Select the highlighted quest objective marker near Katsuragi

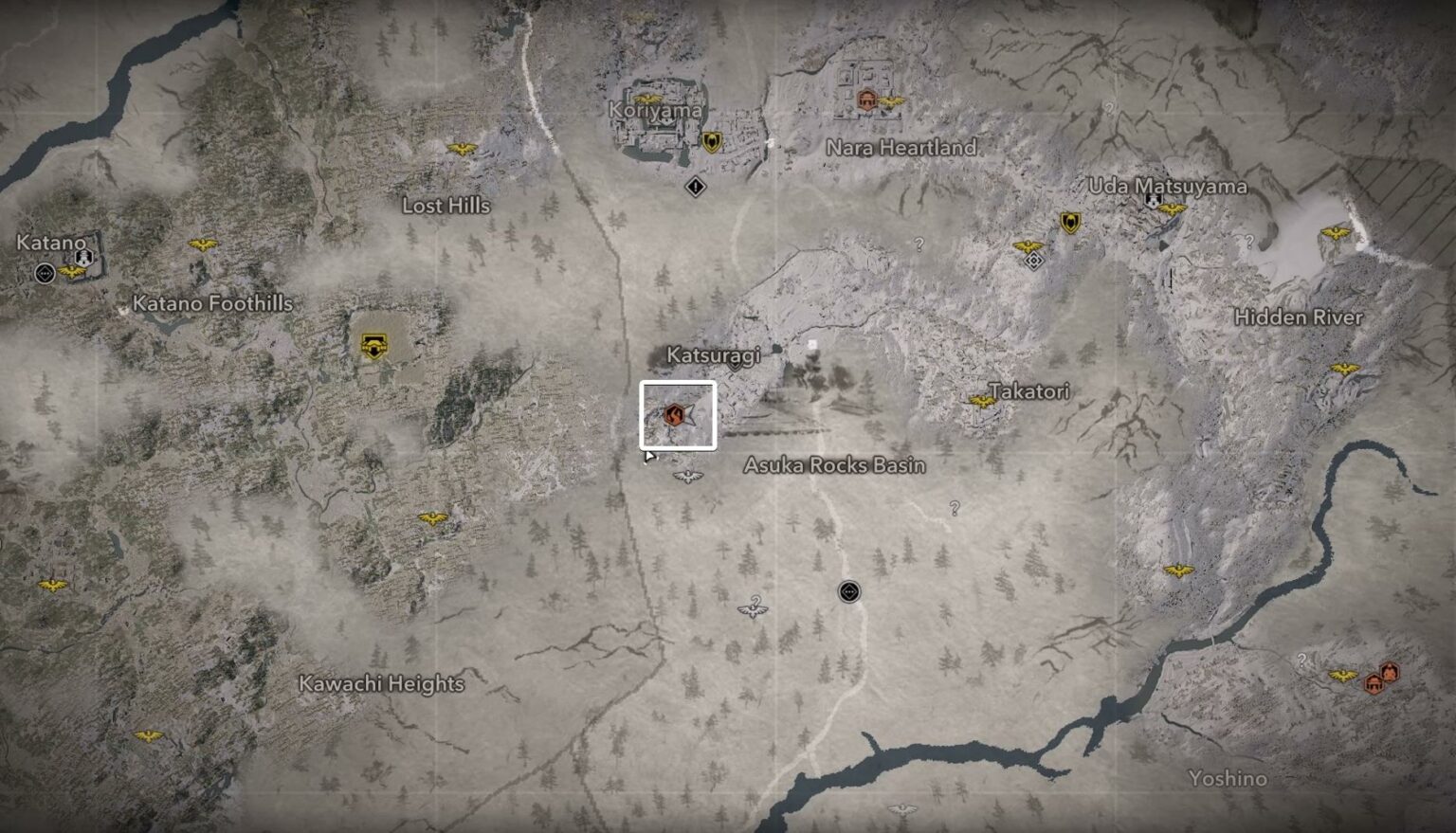(674, 415)
